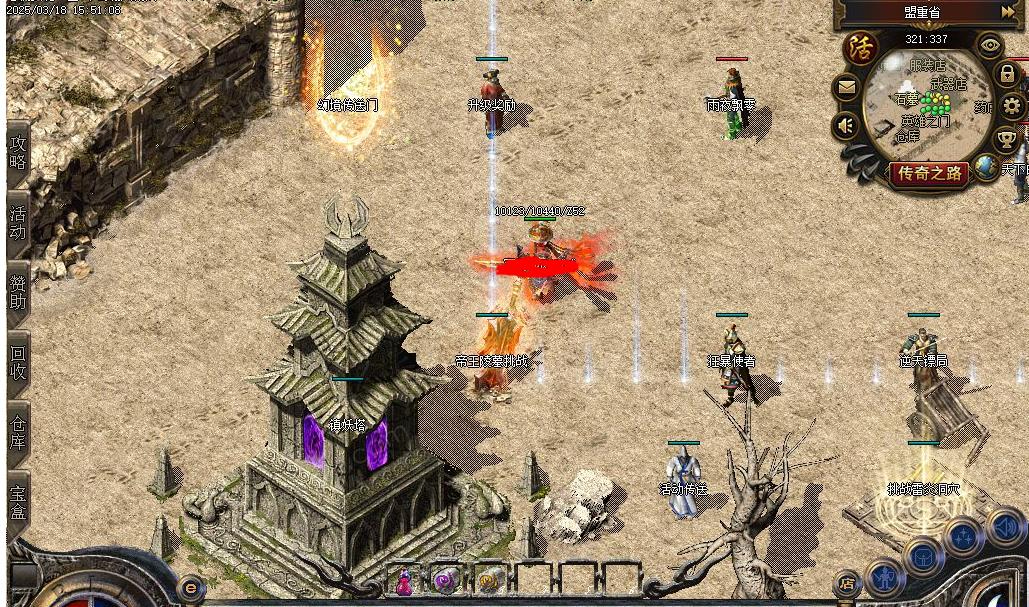The image size is (1029, 607).
Task: Use the pink potion in the hotbar
Action: pyautogui.click(x=405, y=581)
